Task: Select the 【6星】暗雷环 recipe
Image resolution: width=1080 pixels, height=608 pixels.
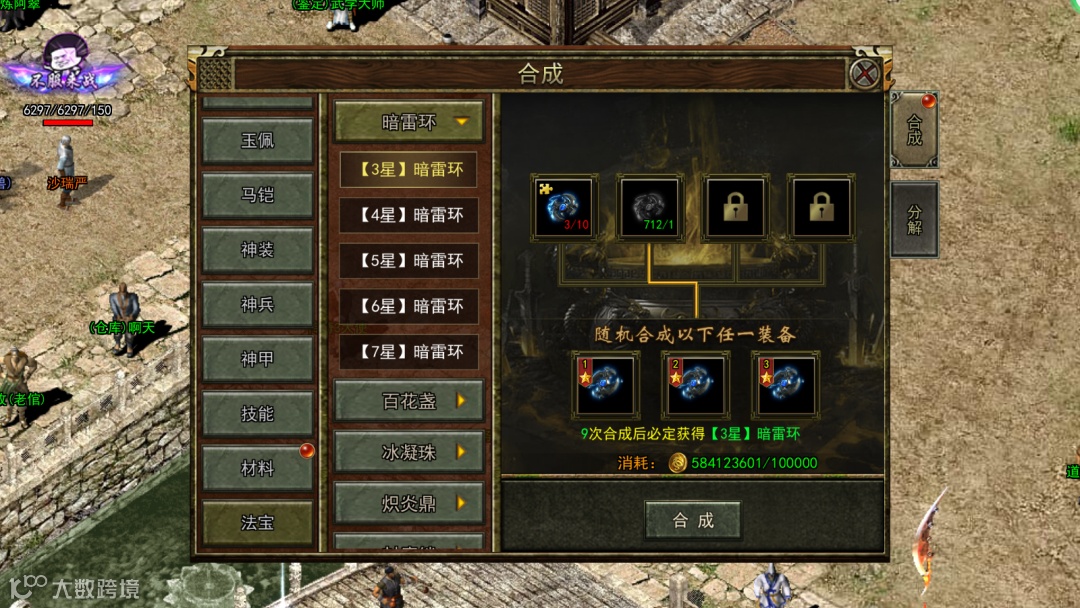Action: [x=409, y=306]
